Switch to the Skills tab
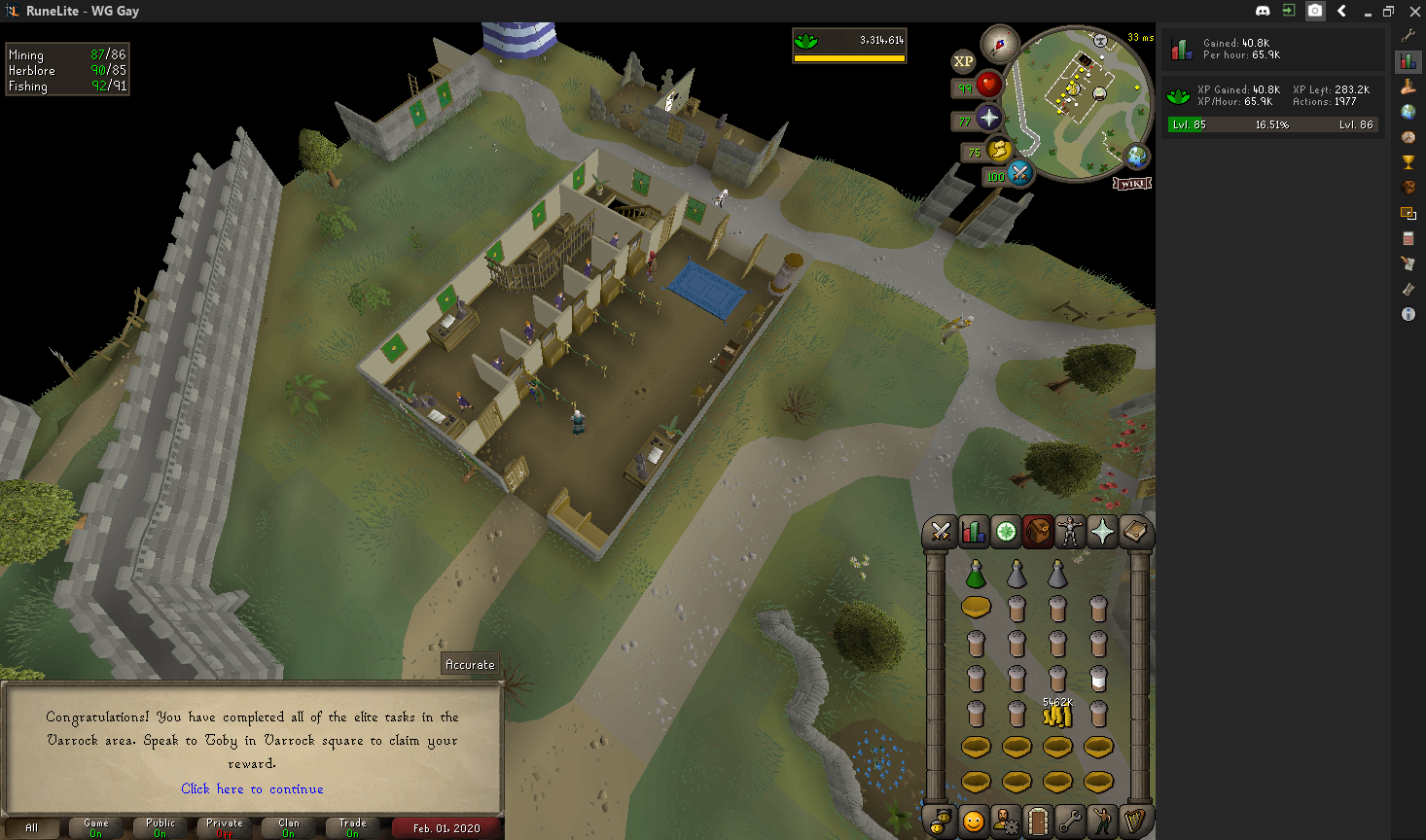This screenshot has width=1426, height=840. click(x=973, y=532)
